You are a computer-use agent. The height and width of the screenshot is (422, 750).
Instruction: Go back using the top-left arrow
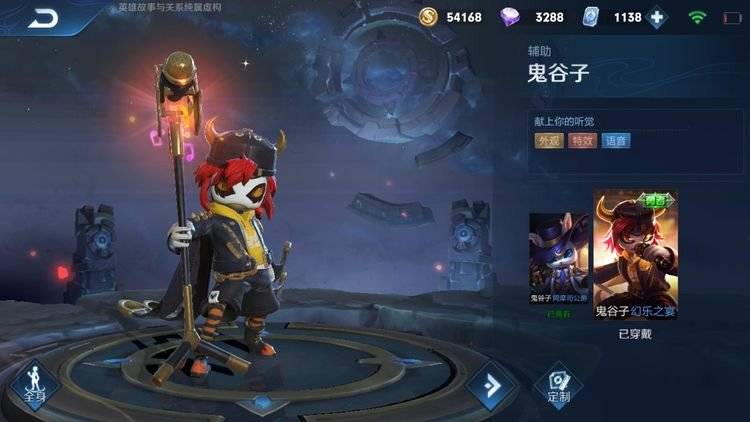[x=43, y=17]
